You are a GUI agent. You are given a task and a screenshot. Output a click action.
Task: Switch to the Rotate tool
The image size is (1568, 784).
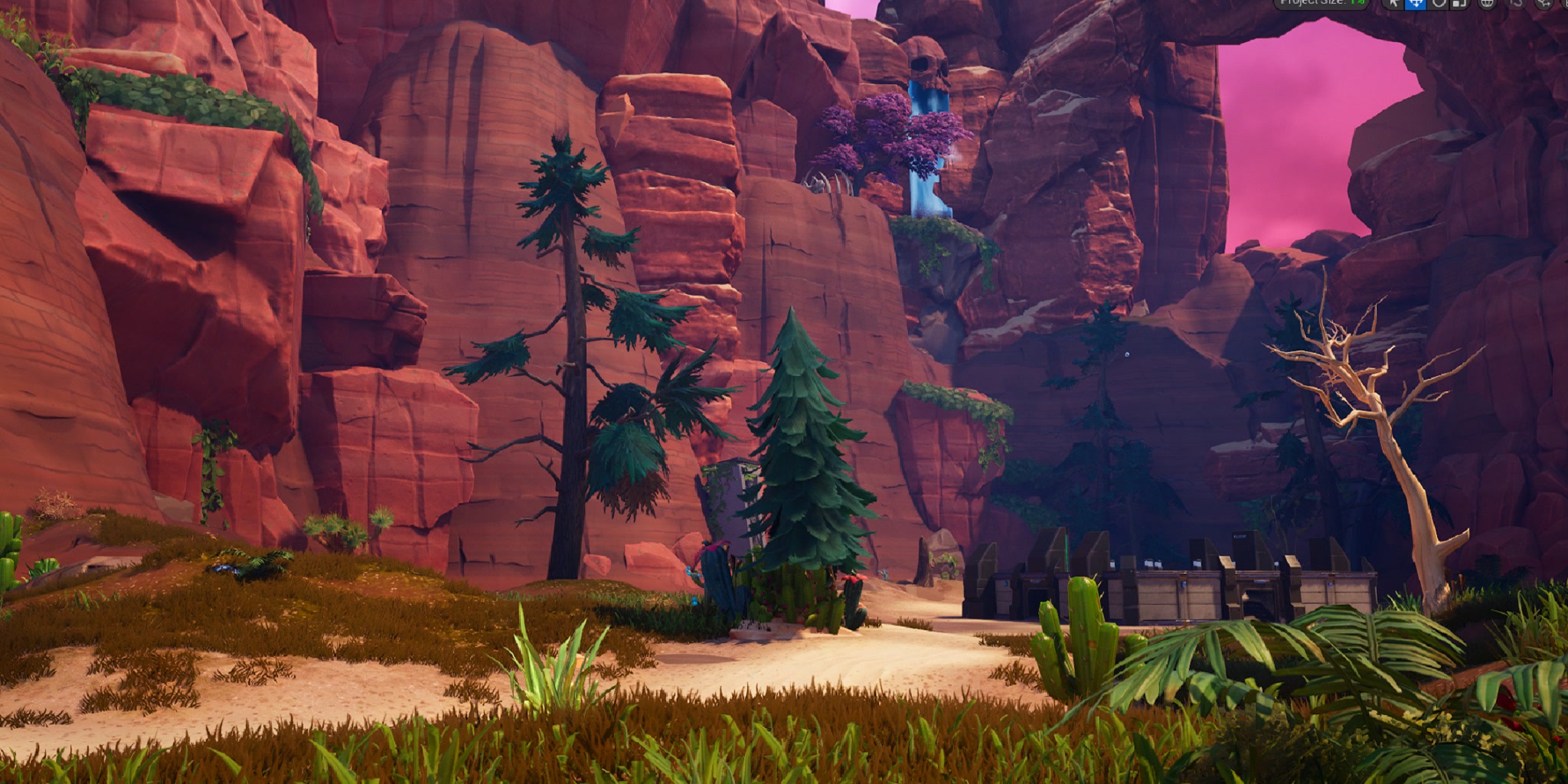tap(1439, 6)
